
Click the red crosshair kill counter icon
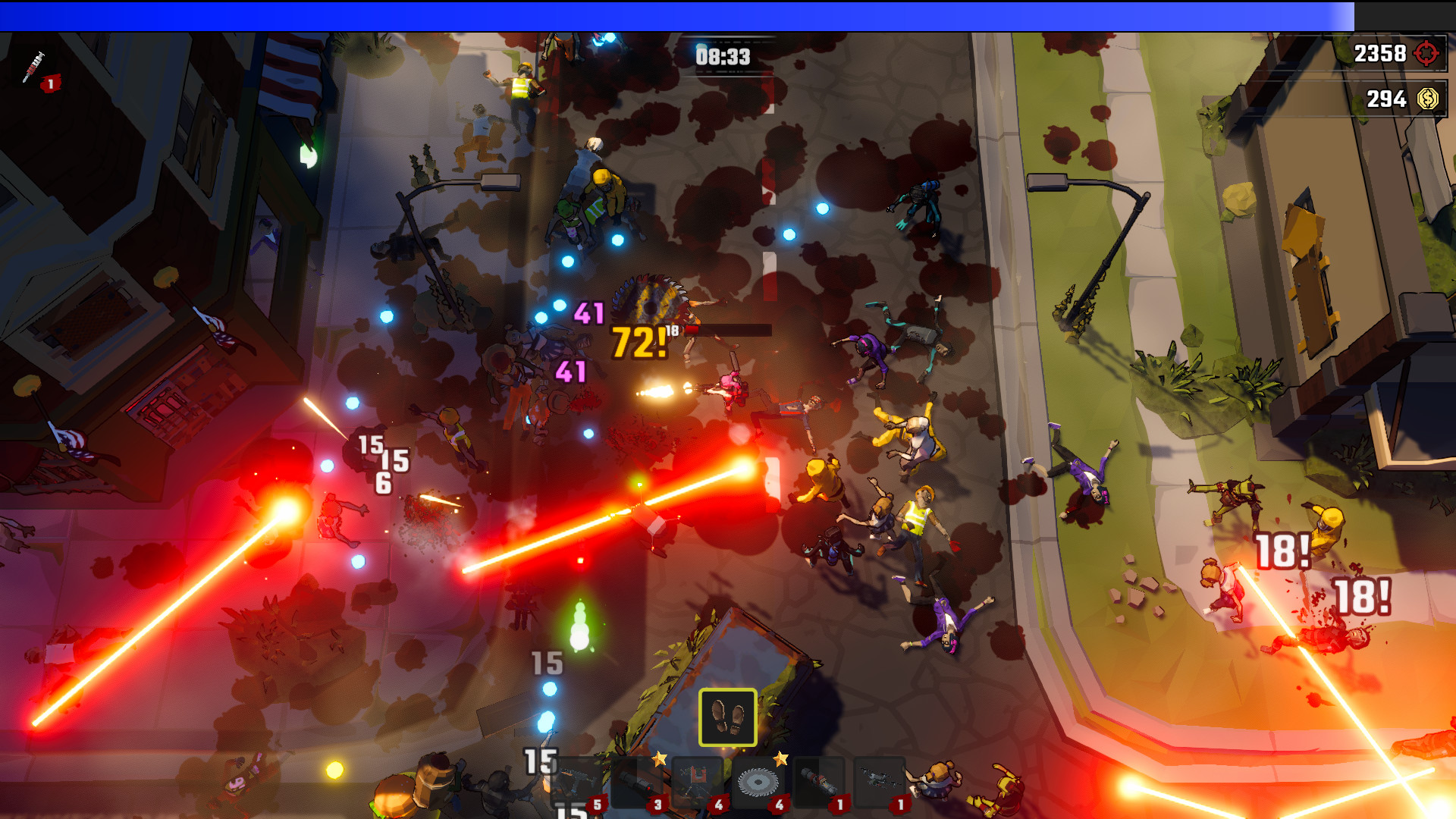pos(1426,53)
